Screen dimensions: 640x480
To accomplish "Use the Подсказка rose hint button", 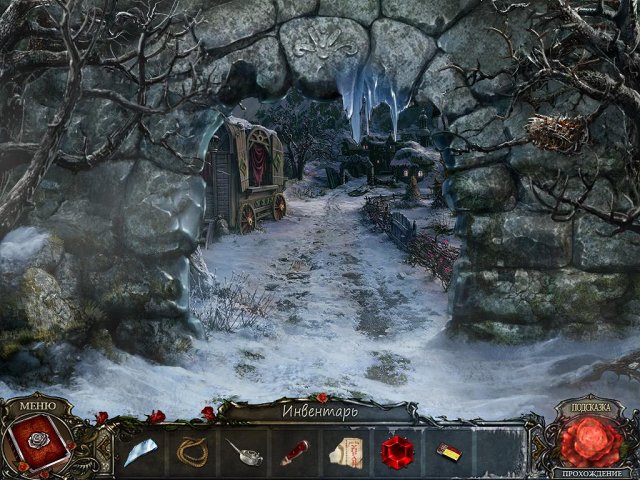I will coord(590,440).
